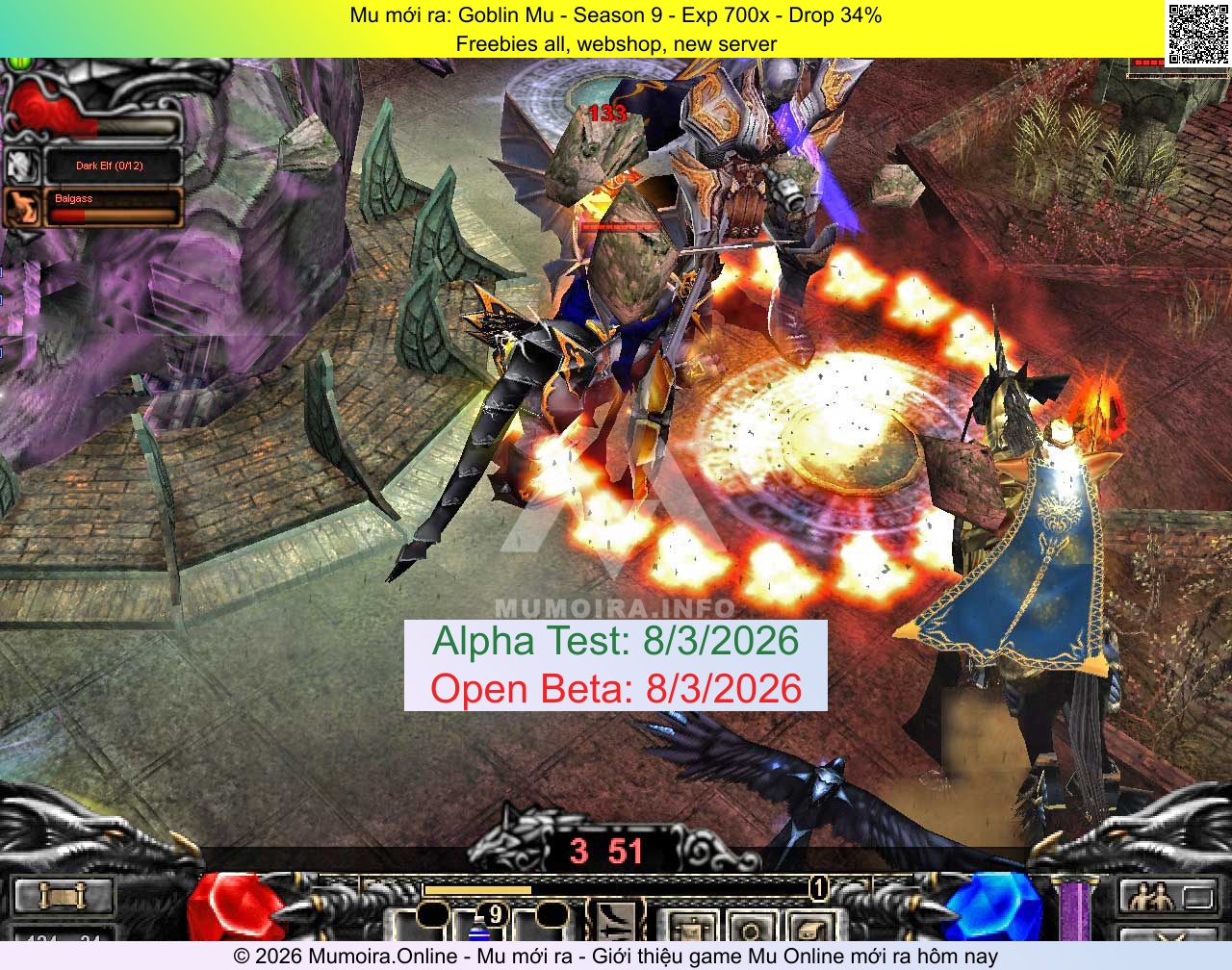
Task: Click the green gem icon at top left
Action: pyautogui.click(x=21, y=65)
